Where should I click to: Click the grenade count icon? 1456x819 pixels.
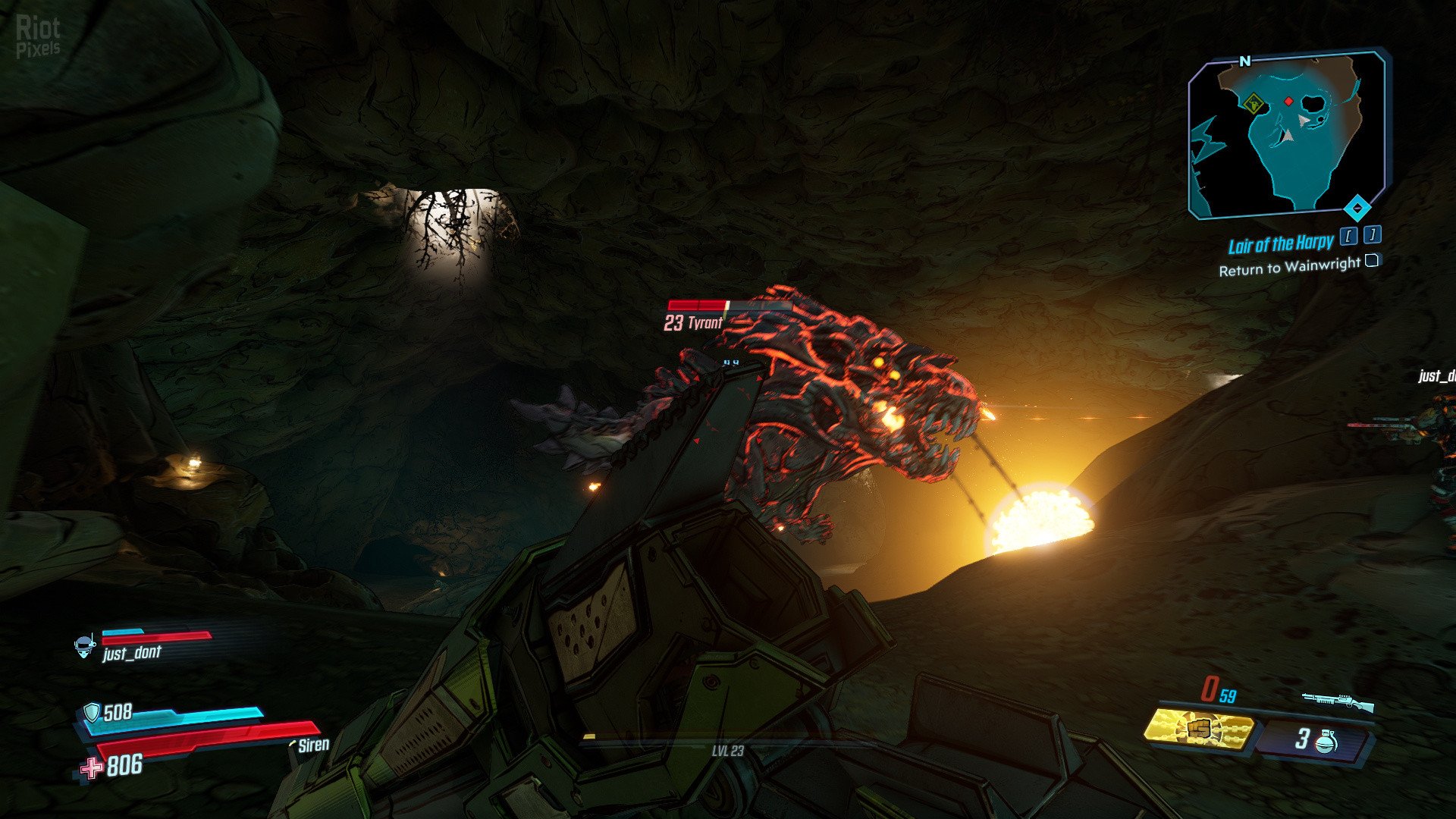1326,740
